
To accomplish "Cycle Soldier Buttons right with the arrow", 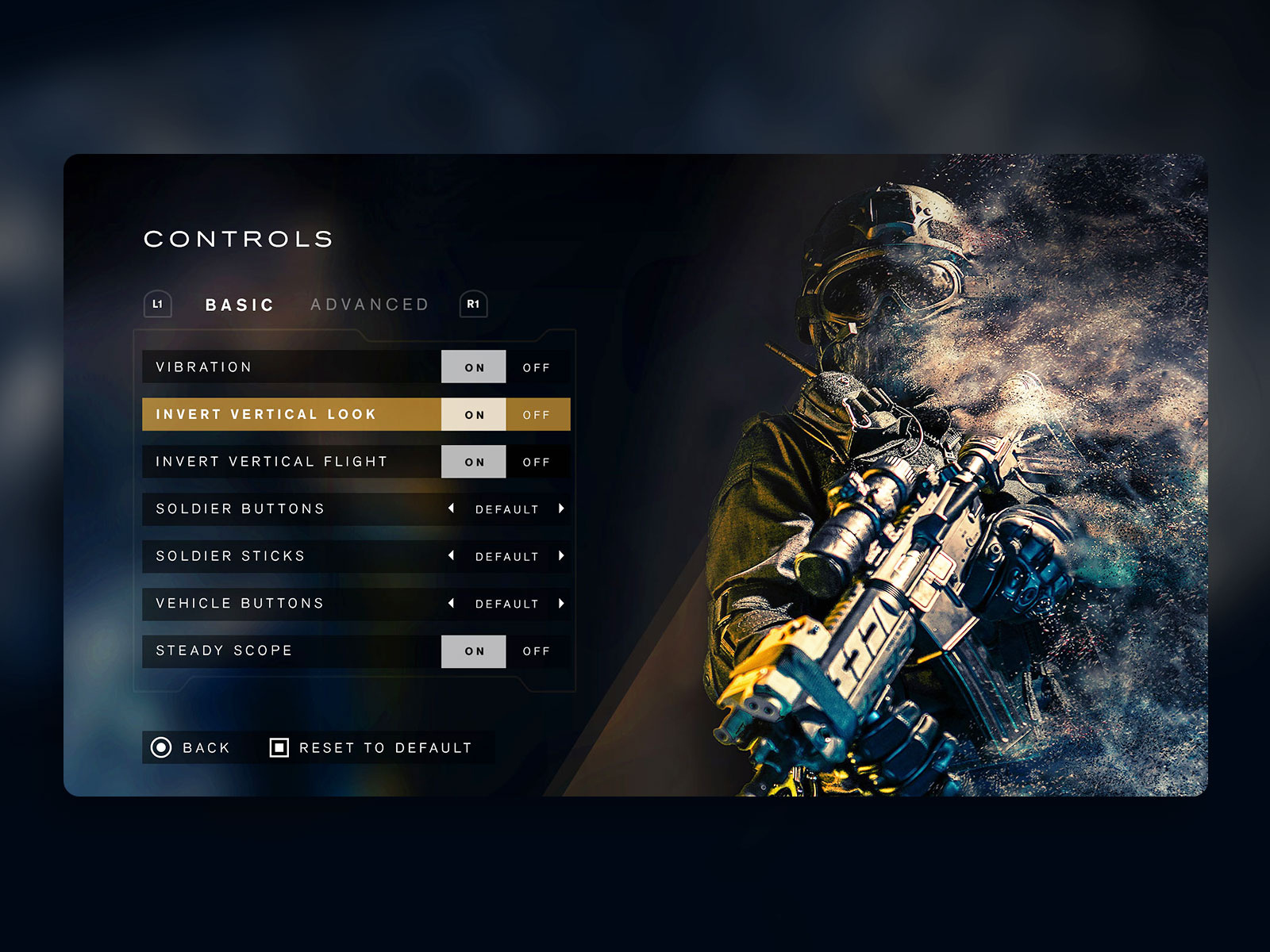I will [x=560, y=509].
